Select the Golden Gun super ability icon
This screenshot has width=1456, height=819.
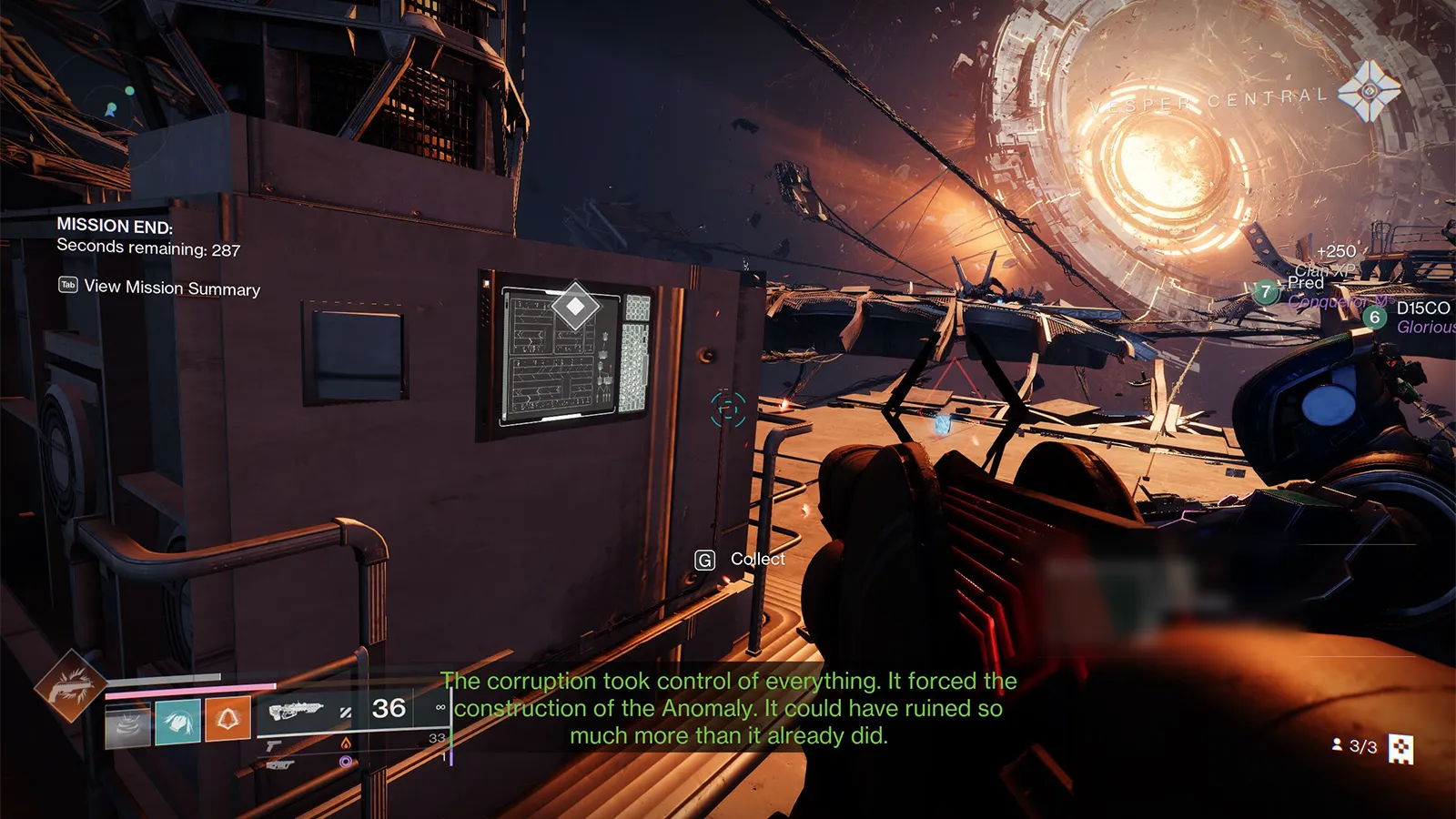70,686
